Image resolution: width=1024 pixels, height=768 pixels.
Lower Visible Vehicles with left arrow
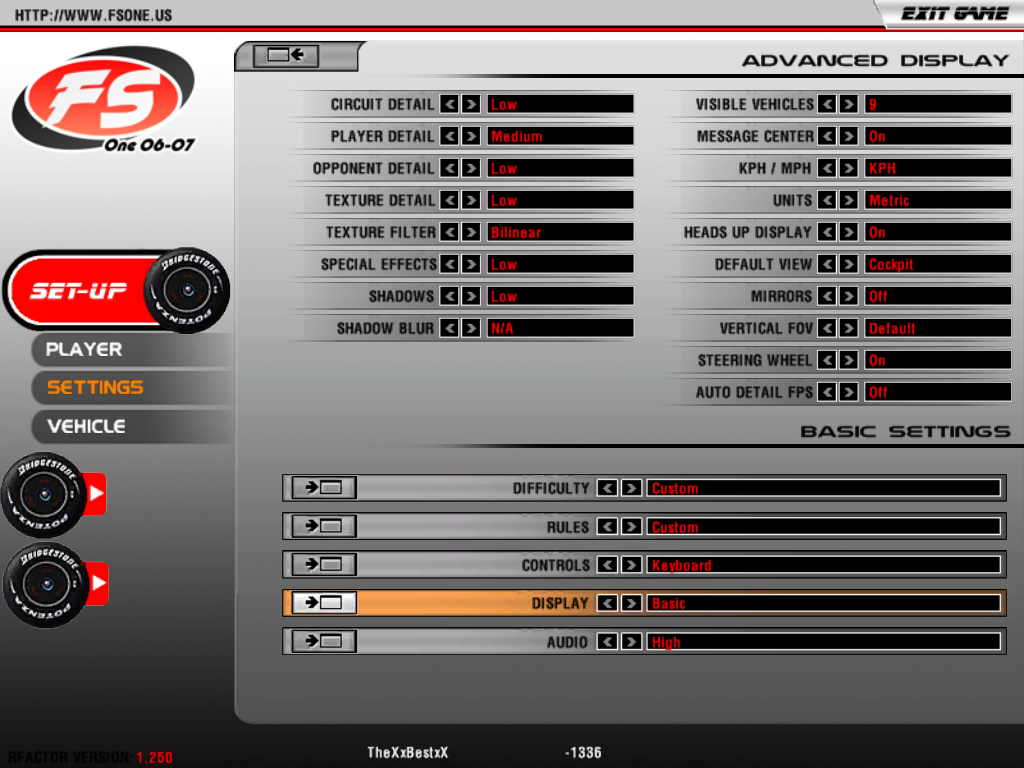click(827, 104)
